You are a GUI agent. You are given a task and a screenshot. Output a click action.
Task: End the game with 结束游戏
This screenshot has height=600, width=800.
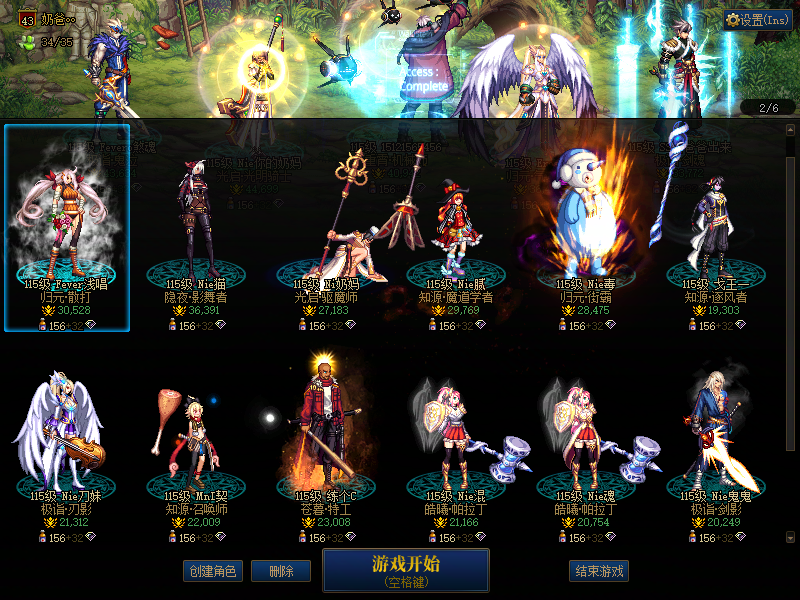coord(599,571)
